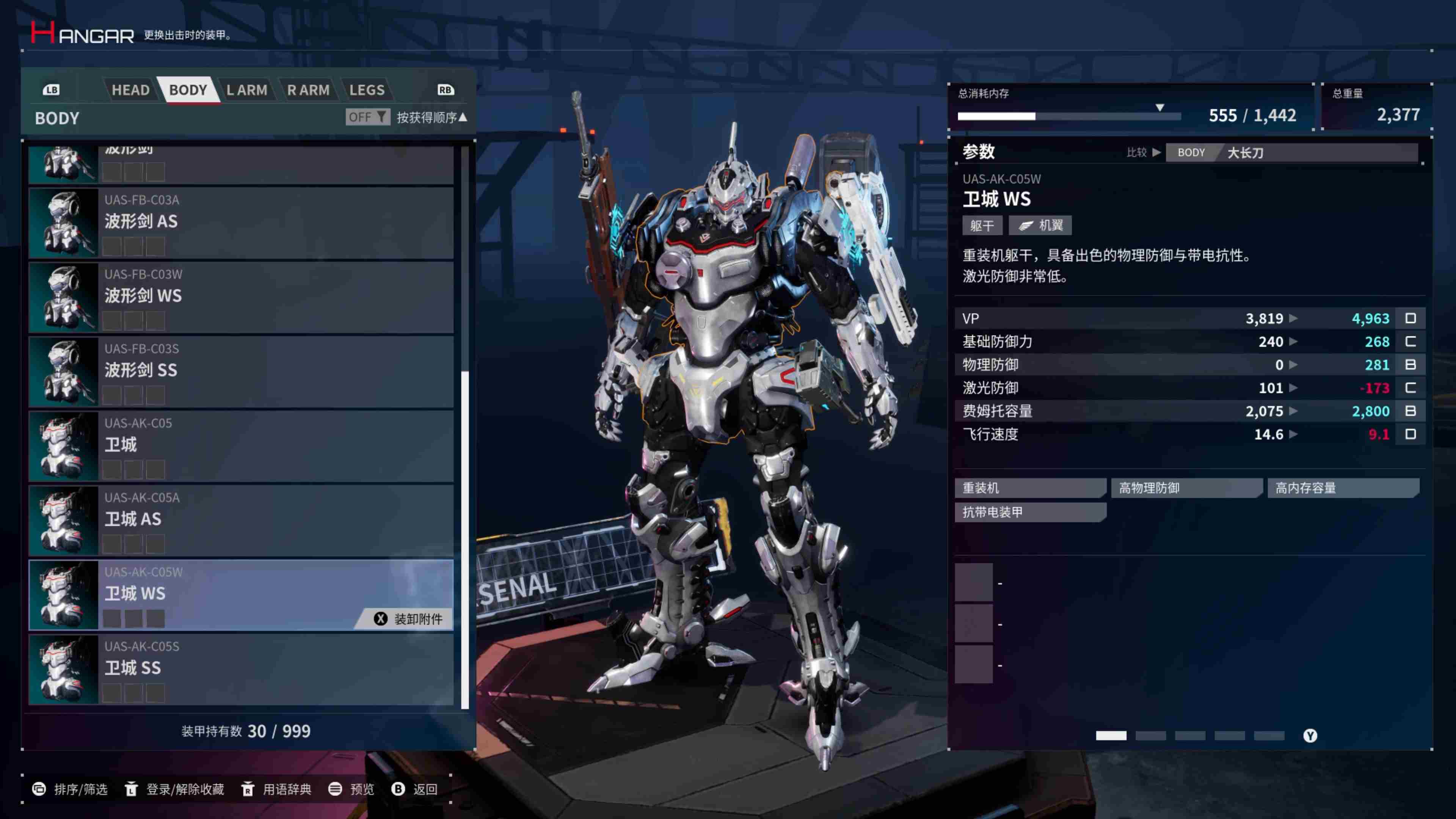Open the 用语辞典 glossary
1456x819 pixels.
276,789
